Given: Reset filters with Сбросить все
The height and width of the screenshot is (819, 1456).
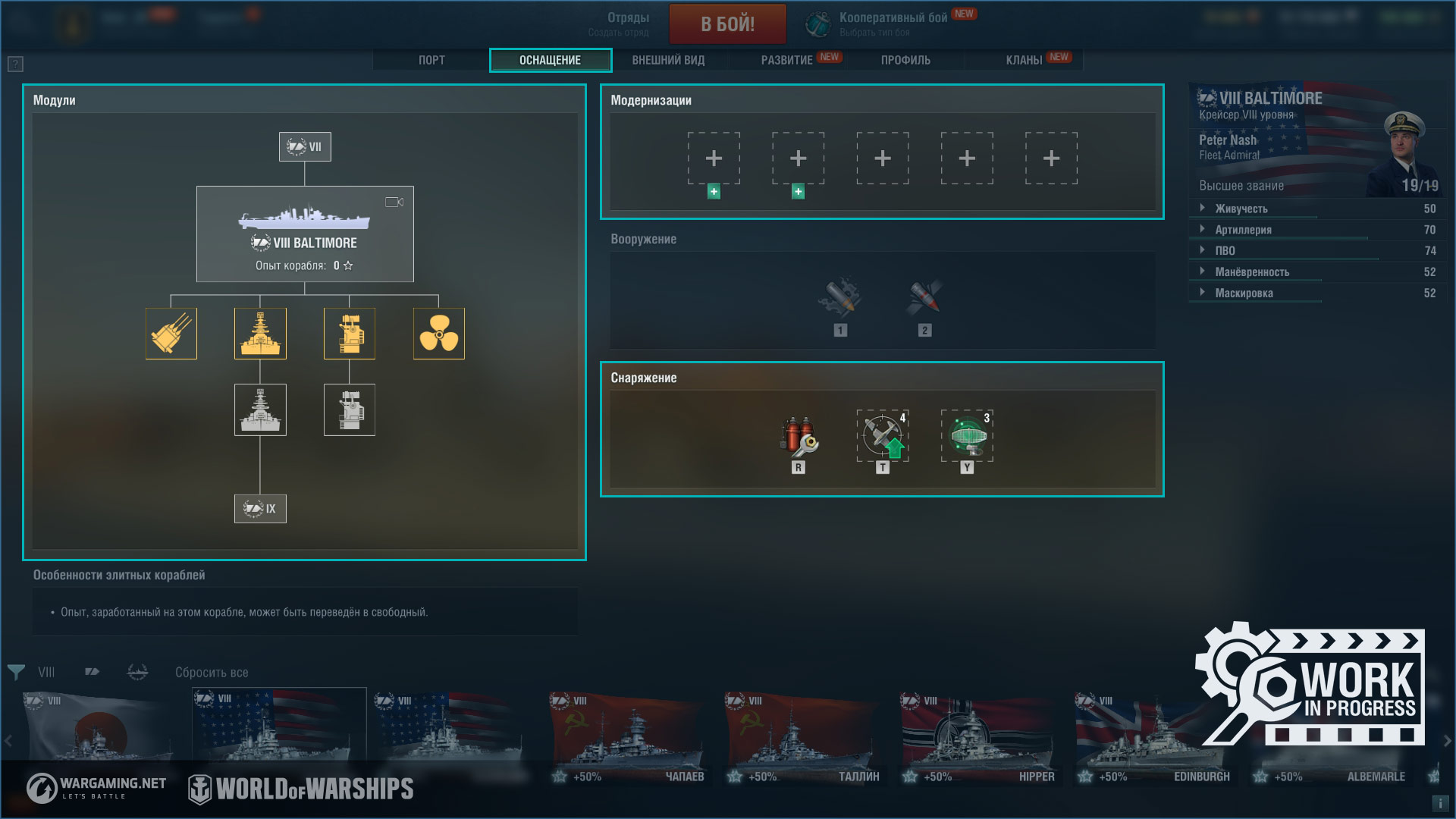Looking at the screenshot, I should coord(212,673).
